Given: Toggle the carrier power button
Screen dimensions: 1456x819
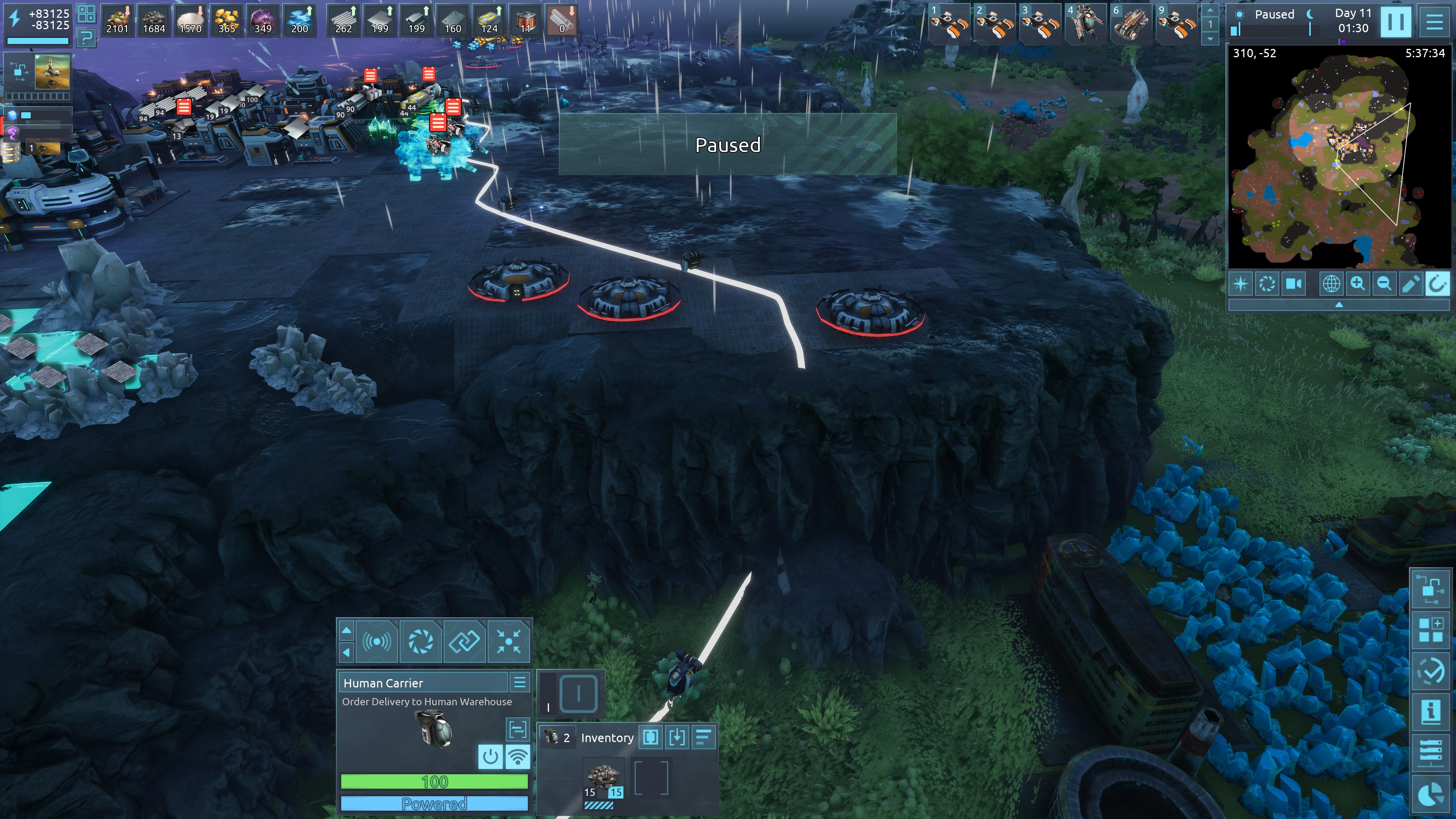Looking at the screenshot, I should tap(490, 756).
